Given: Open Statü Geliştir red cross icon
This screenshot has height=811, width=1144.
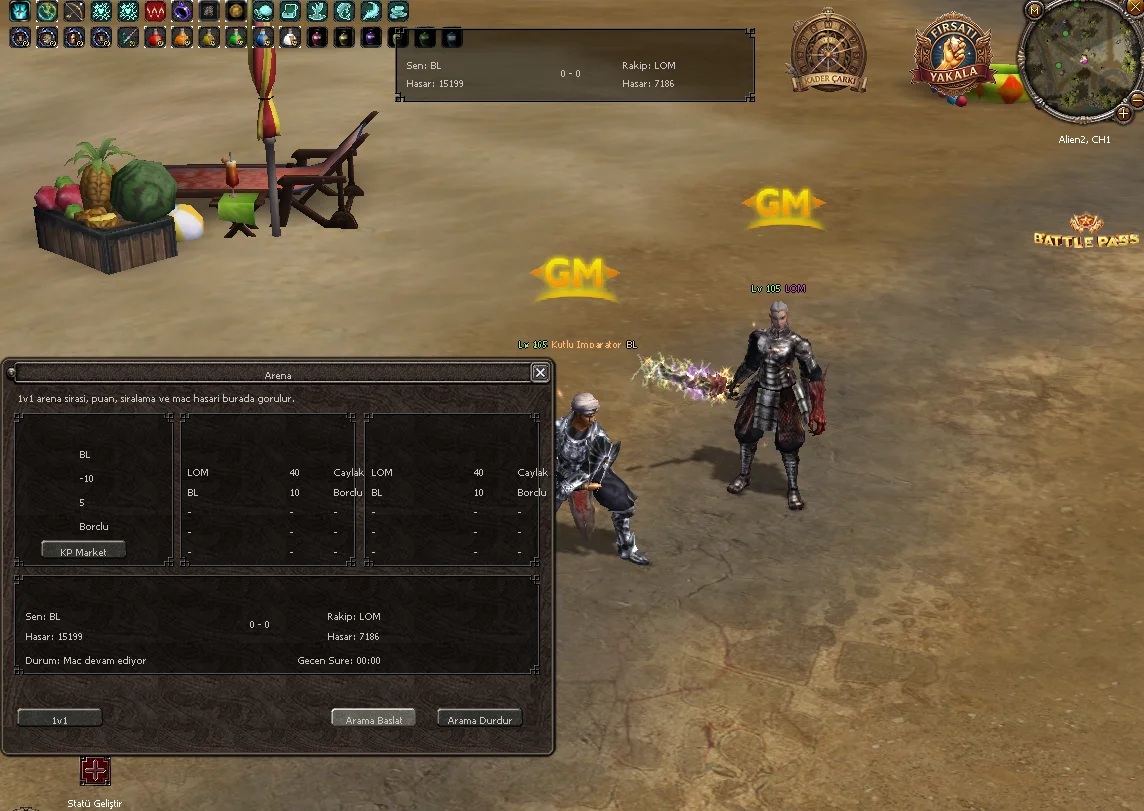Looking at the screenshot, I should (x=96, y=771).
